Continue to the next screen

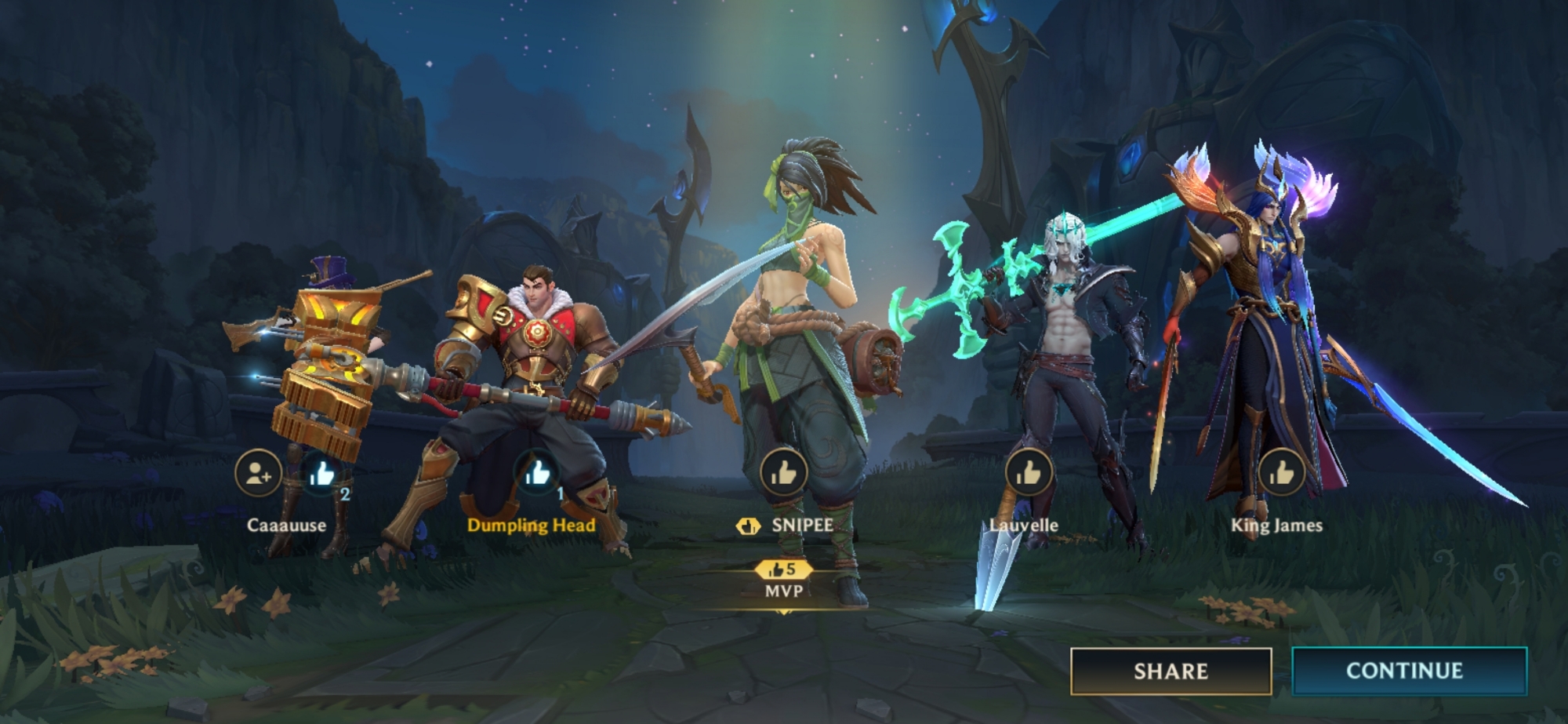1409,671
